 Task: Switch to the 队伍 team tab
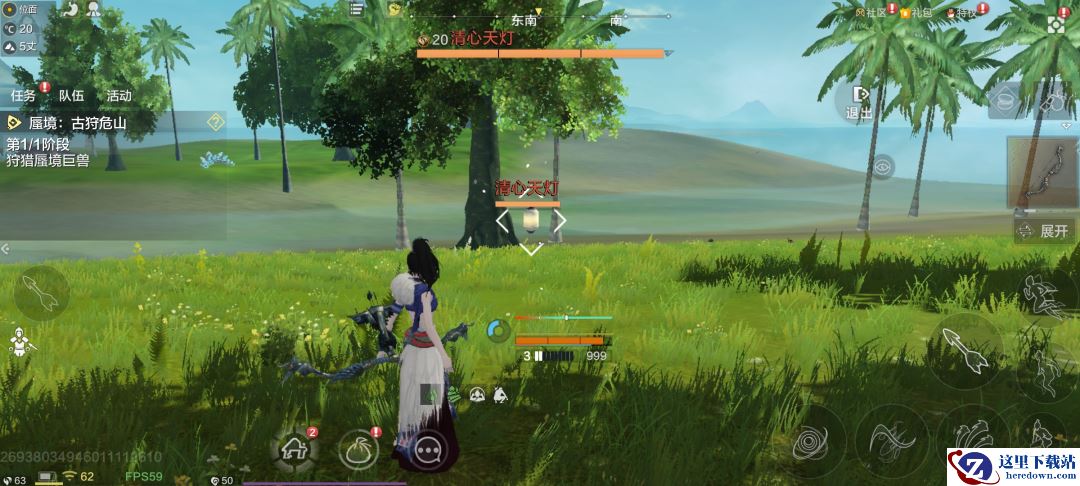[71, 96]
